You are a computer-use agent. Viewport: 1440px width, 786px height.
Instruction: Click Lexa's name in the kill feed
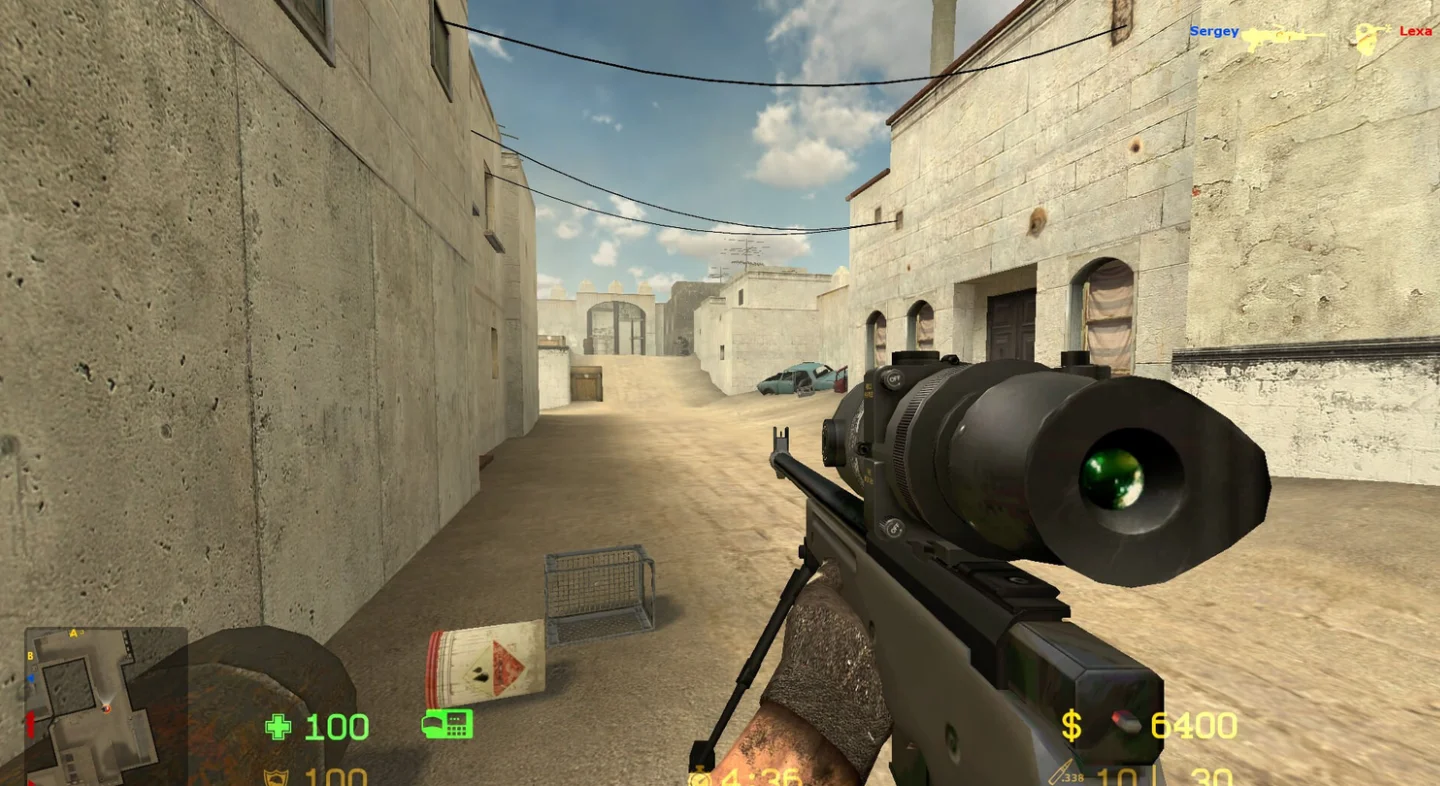[x=1415, y=32]
